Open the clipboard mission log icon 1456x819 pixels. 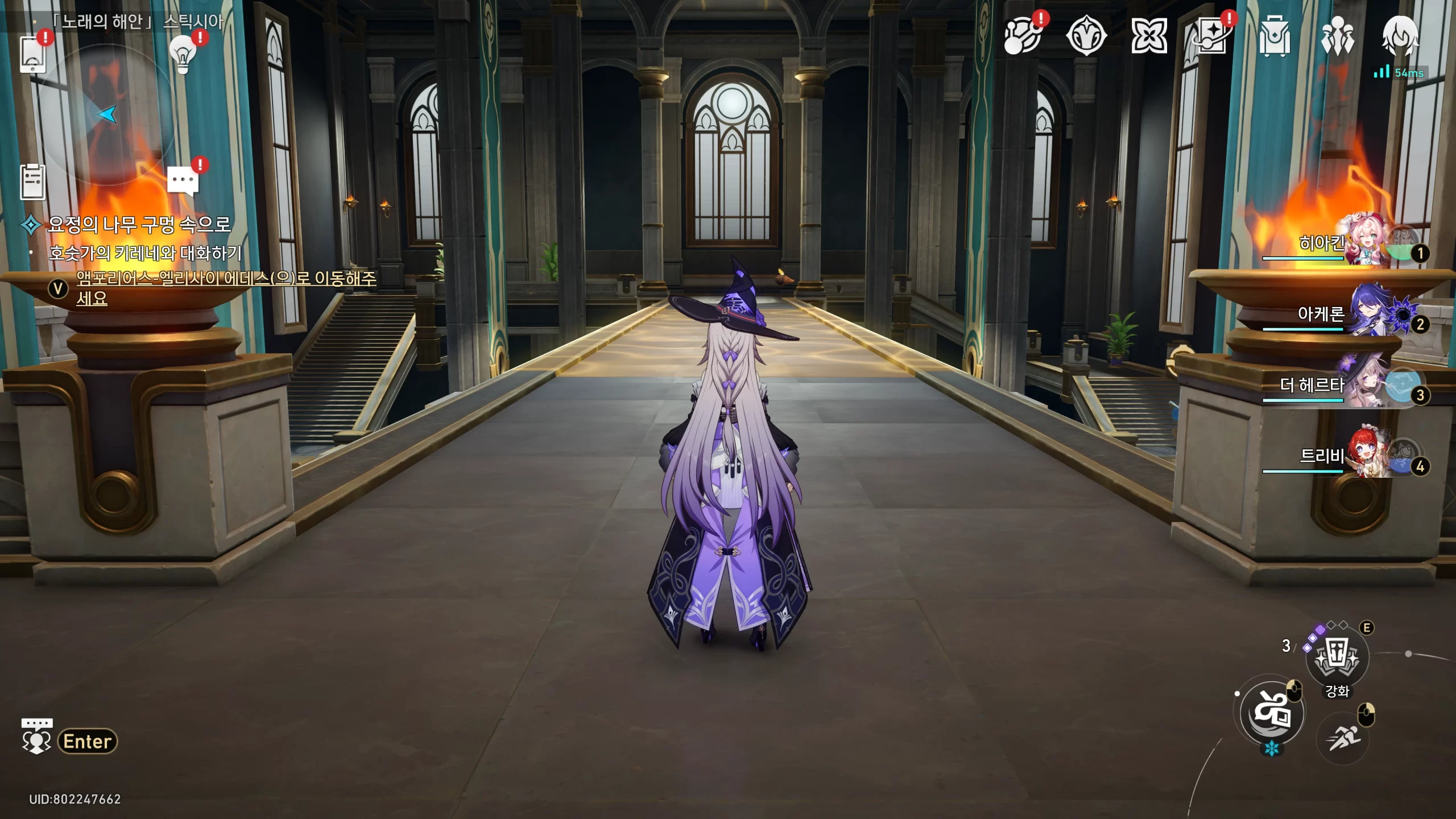(x=33, y=182)
